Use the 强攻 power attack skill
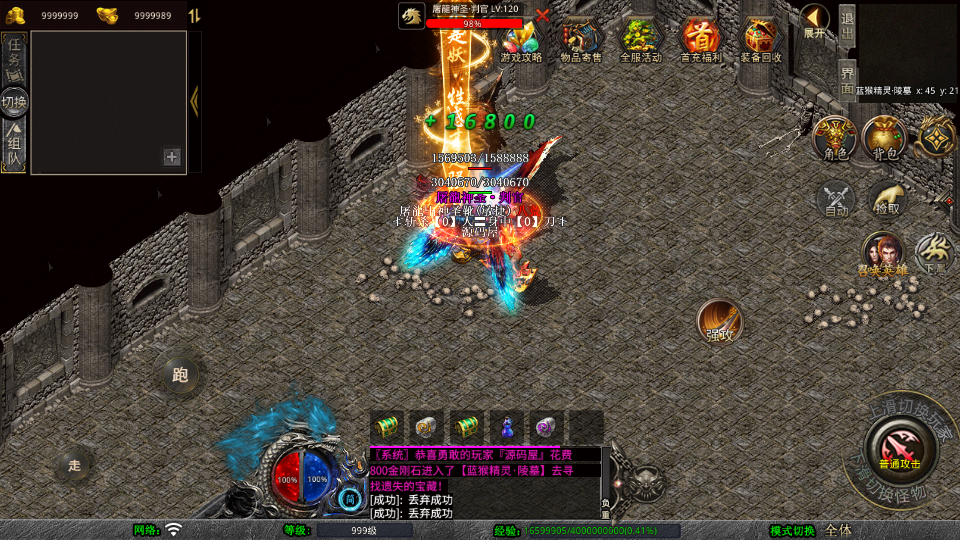 pos(719,321)
